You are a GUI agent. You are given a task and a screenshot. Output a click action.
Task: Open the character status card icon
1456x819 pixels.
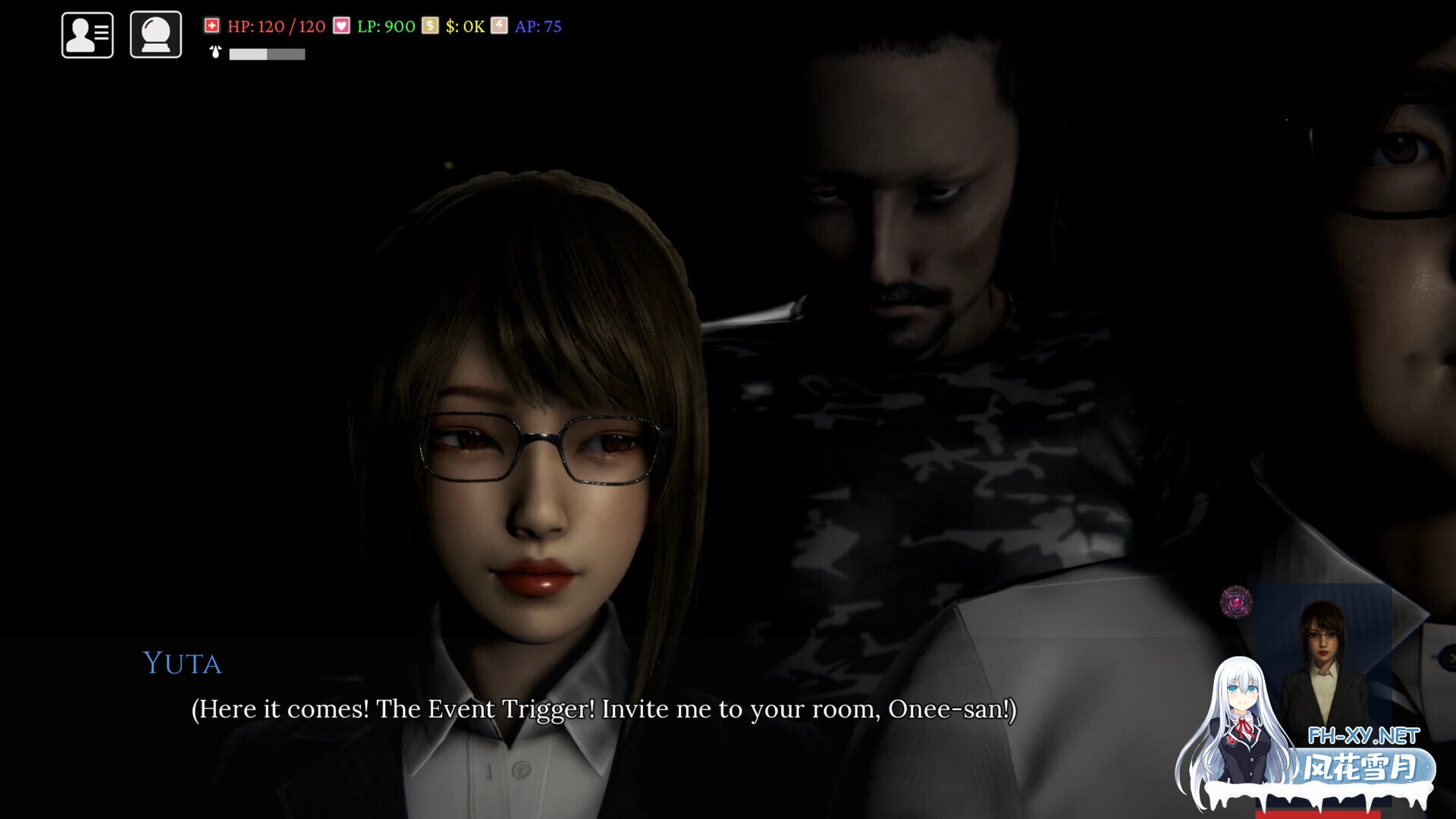coord(86,33)
